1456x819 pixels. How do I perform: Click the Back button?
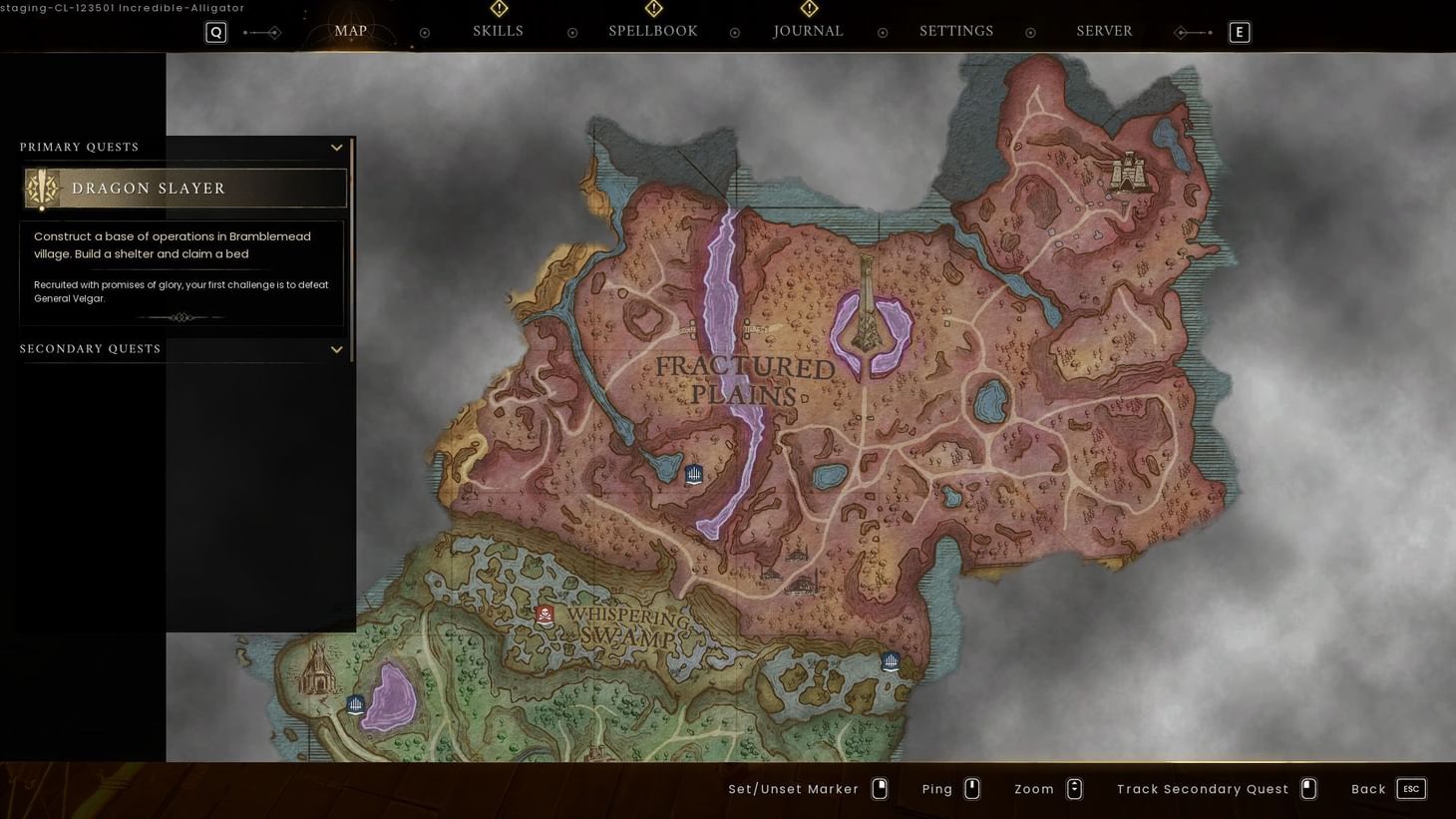point(1368,788)
